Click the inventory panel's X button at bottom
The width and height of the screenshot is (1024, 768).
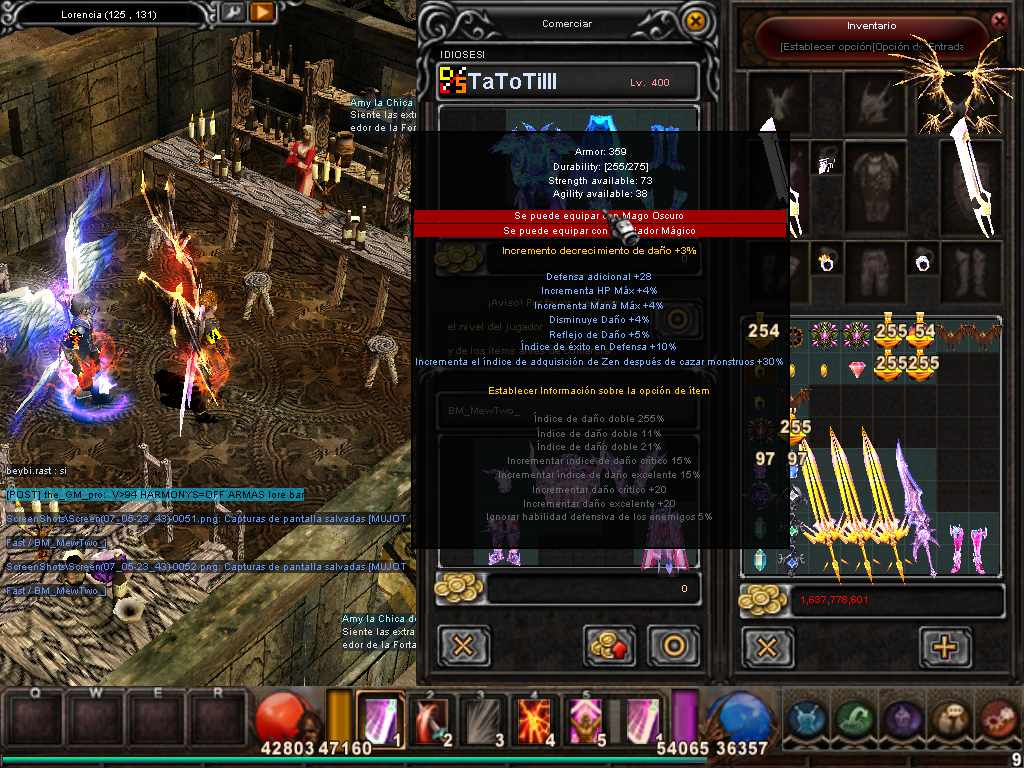[x=767, y=646]
